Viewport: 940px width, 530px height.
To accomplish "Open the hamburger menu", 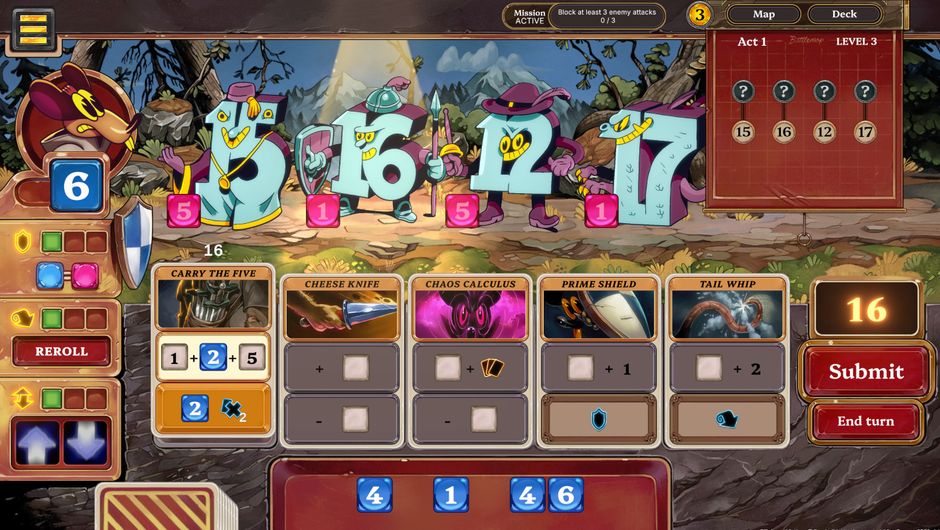I will [x=34, y=30].
